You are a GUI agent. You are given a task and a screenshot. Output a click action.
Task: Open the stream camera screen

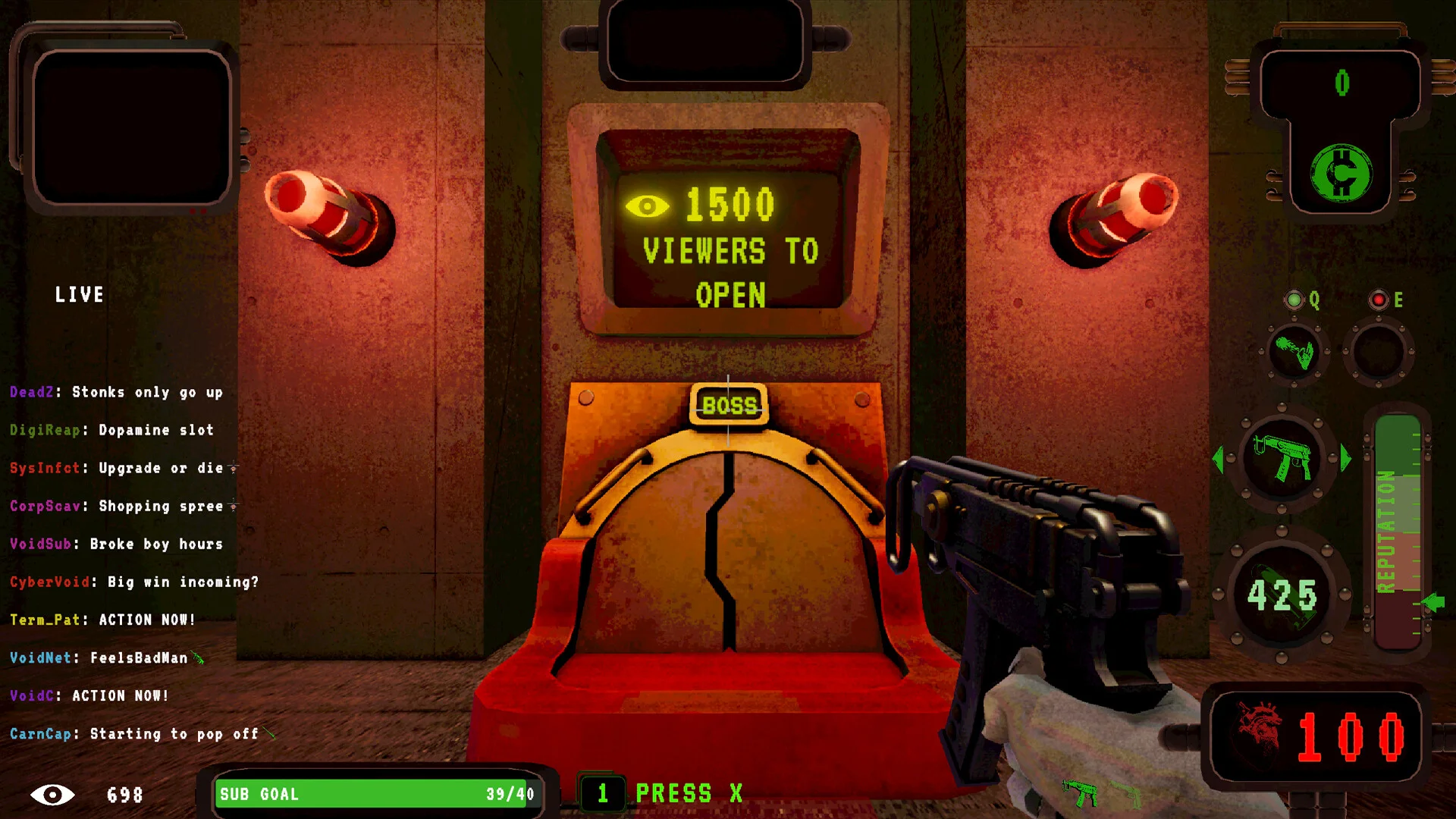pyautogui.click(x=130, y=127)
